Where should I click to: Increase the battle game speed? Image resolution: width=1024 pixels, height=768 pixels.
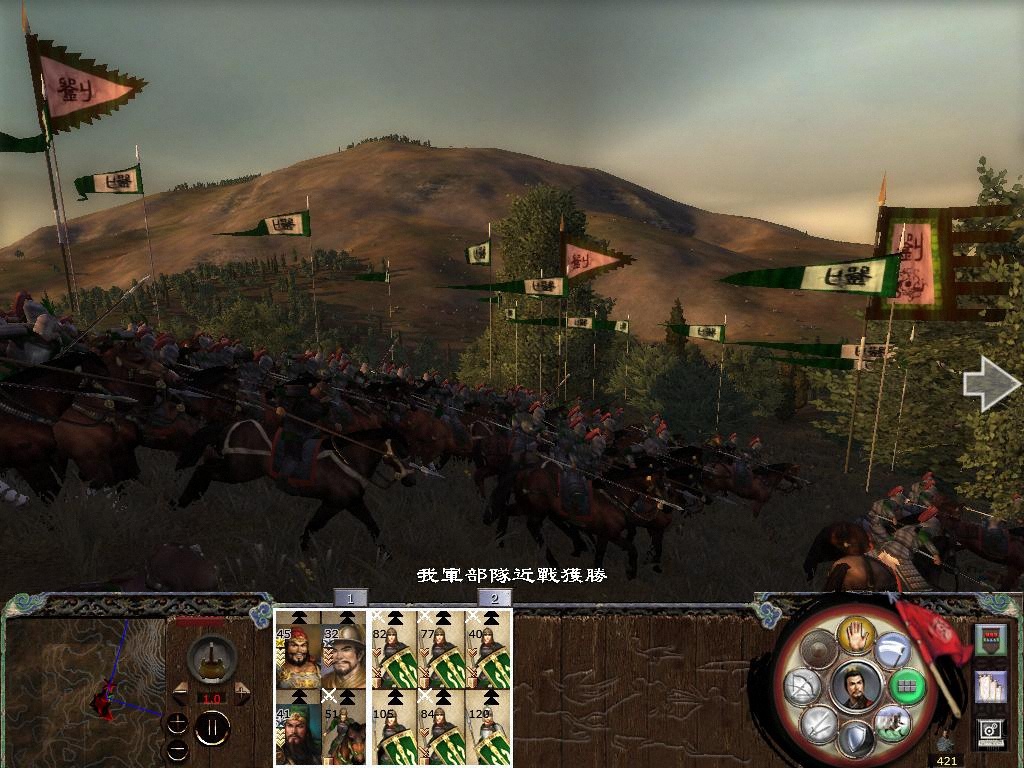pos(243,692)
